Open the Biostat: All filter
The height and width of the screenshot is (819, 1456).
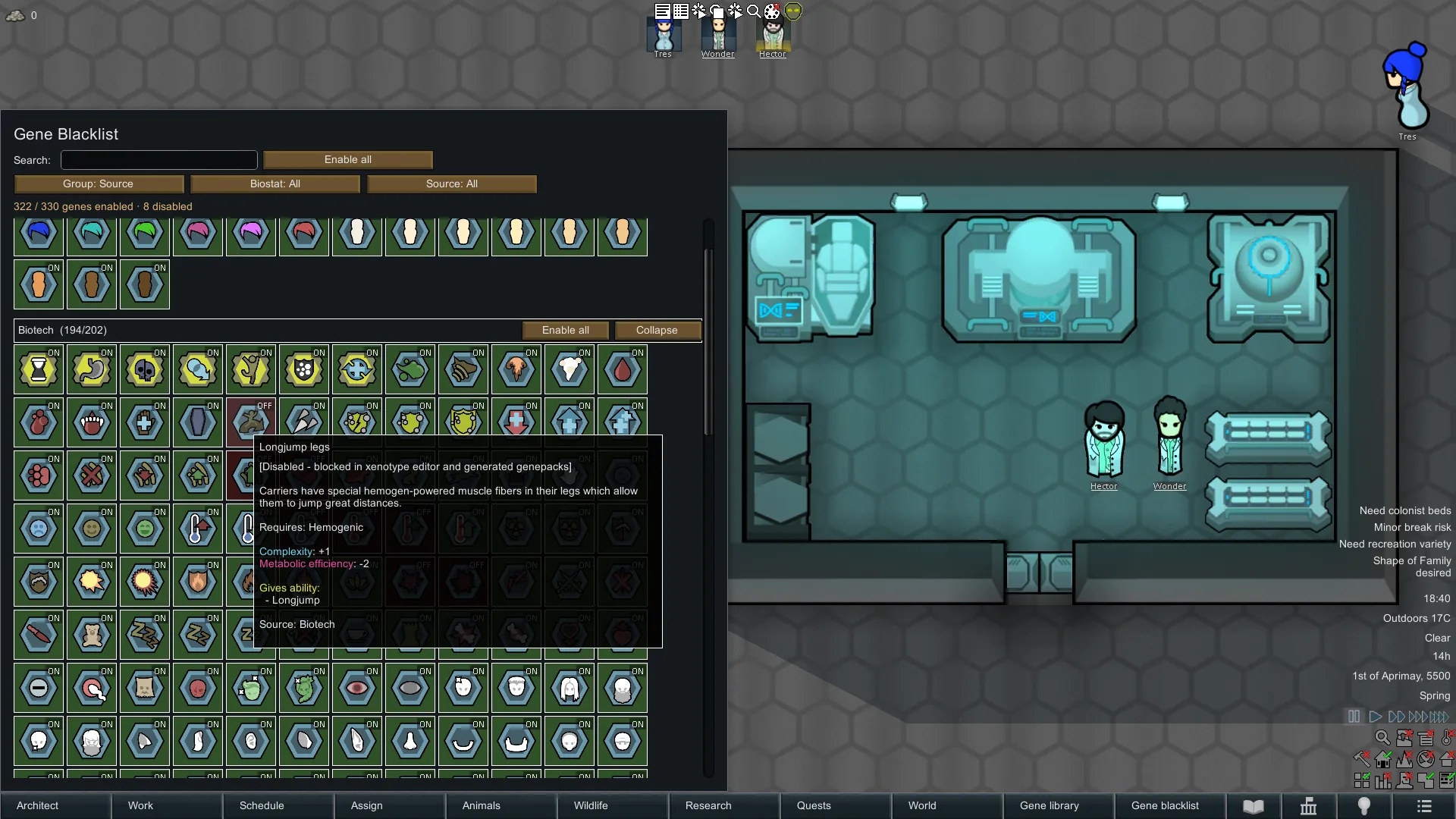click(x=275, y=184)
